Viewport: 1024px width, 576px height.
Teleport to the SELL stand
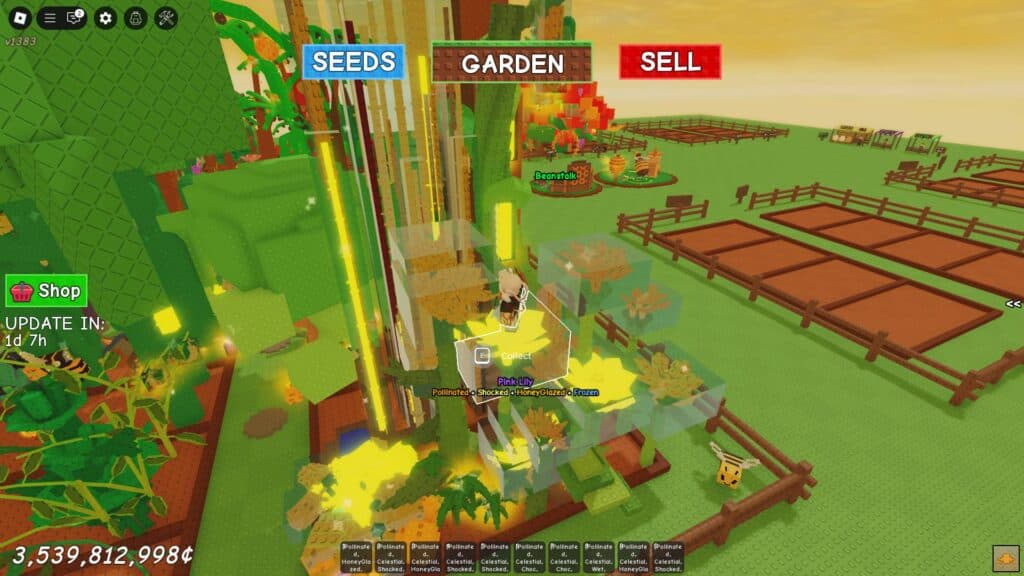point(670,62)
